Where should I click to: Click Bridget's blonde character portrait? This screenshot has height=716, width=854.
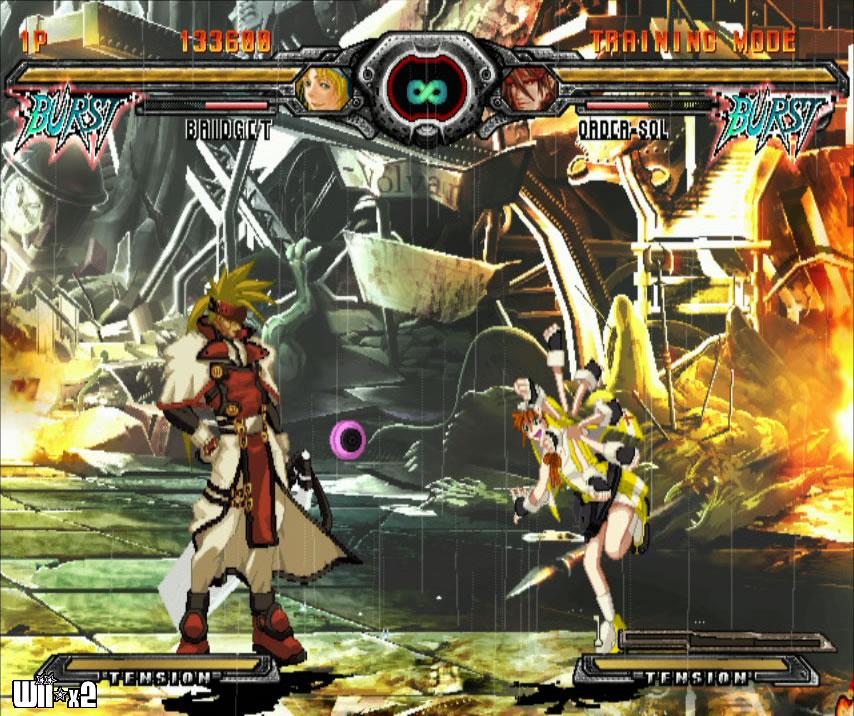coord(322,88)
